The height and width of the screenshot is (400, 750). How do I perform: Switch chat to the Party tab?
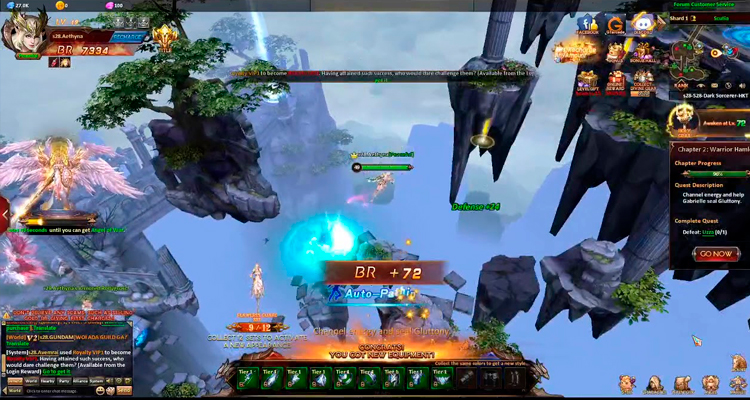click(x=64, y=381)
